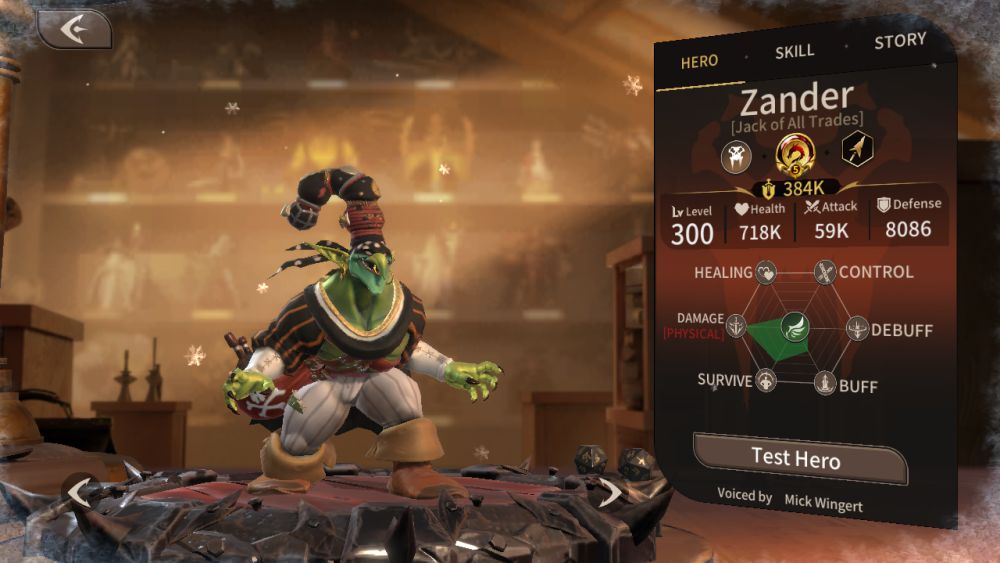This screenshot has height=563, width=1000.
Task: Click the physical DAMAGE attribute icon
Action: 737,325
